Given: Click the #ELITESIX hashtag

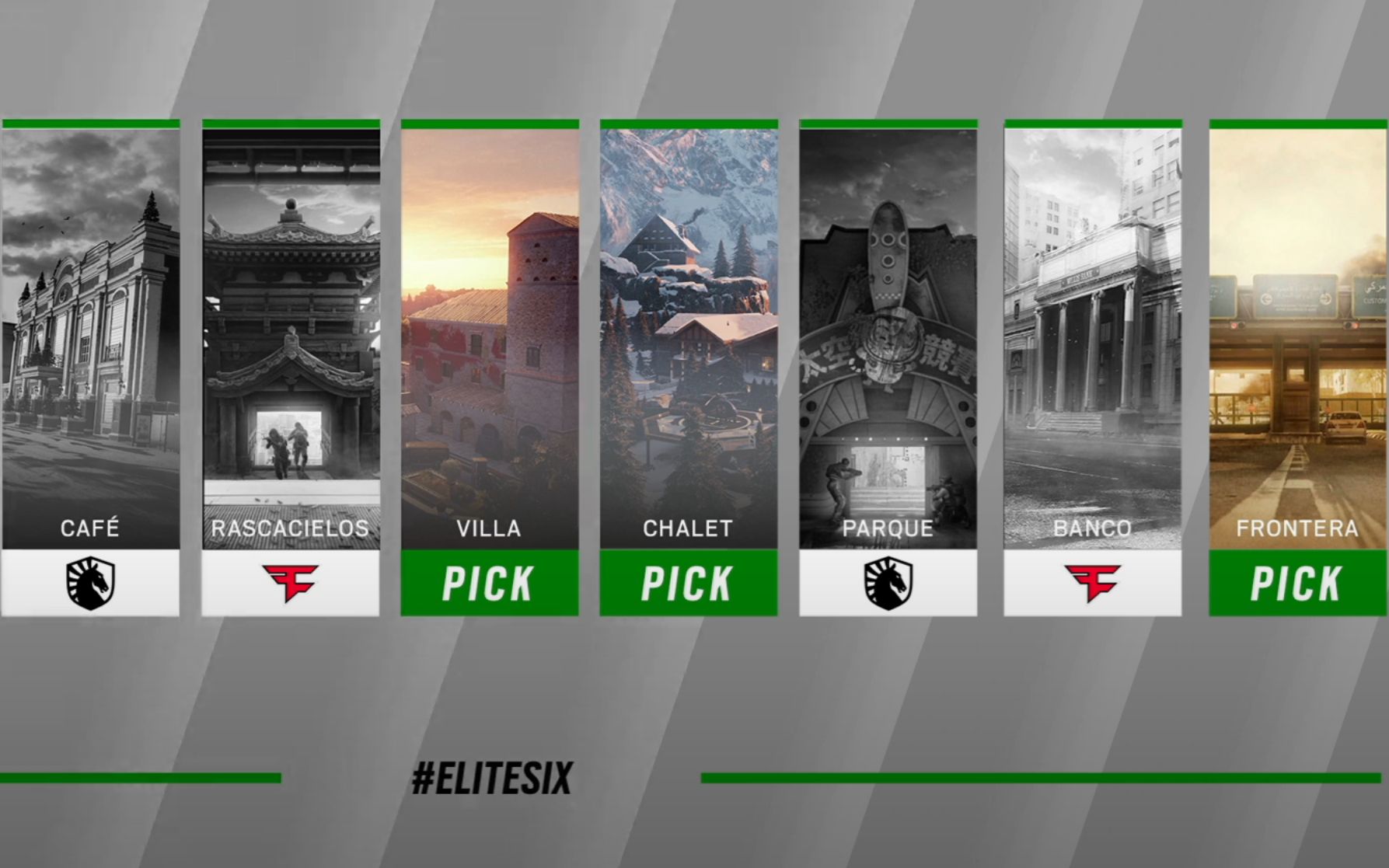Looking at the screenshot, I should pyautogui.click(x=492, y=778).
